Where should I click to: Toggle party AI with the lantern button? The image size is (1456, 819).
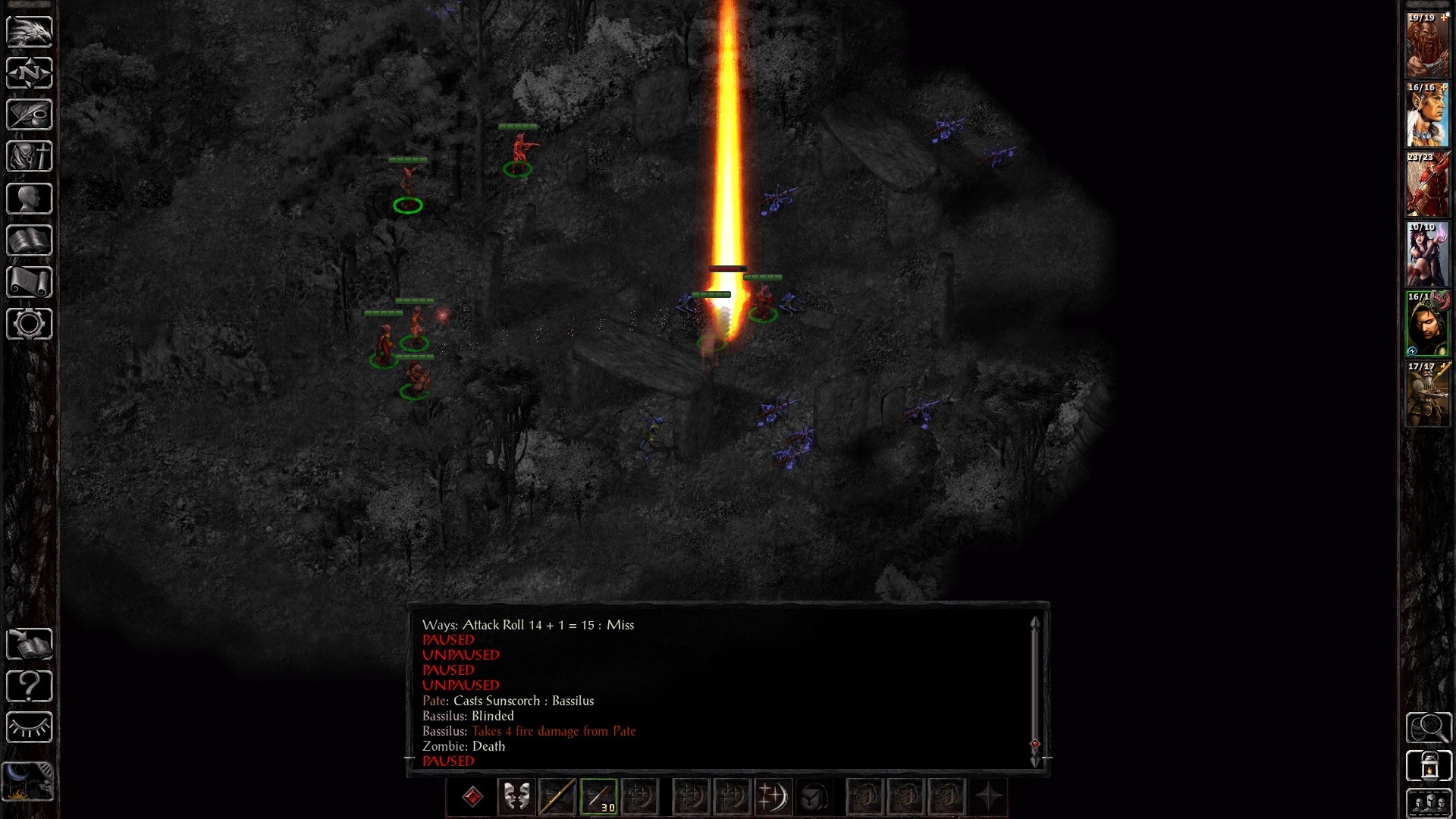tap(1429, 766)
